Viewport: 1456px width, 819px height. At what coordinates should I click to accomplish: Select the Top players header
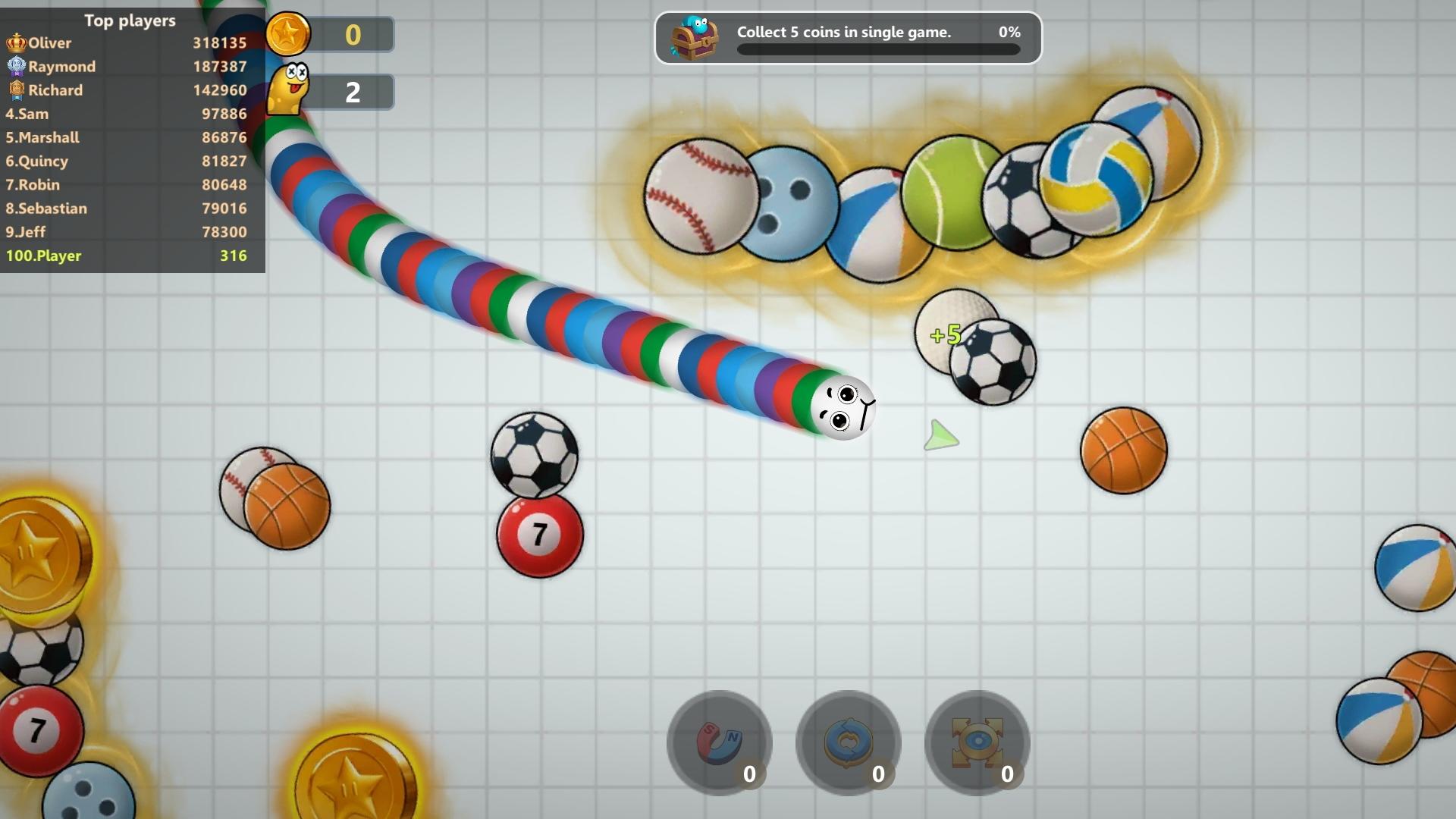pos(130,20)
